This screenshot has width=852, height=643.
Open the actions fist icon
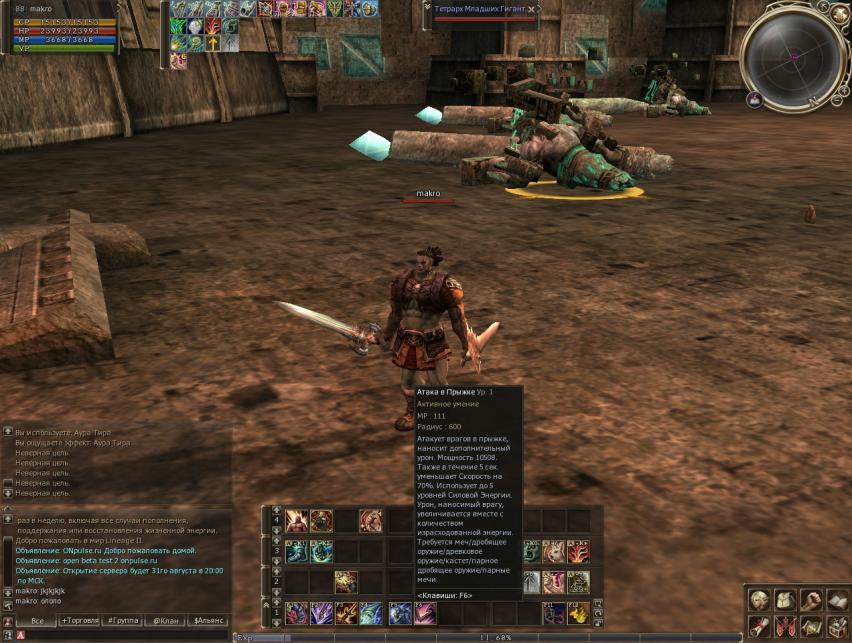(811, 600)
